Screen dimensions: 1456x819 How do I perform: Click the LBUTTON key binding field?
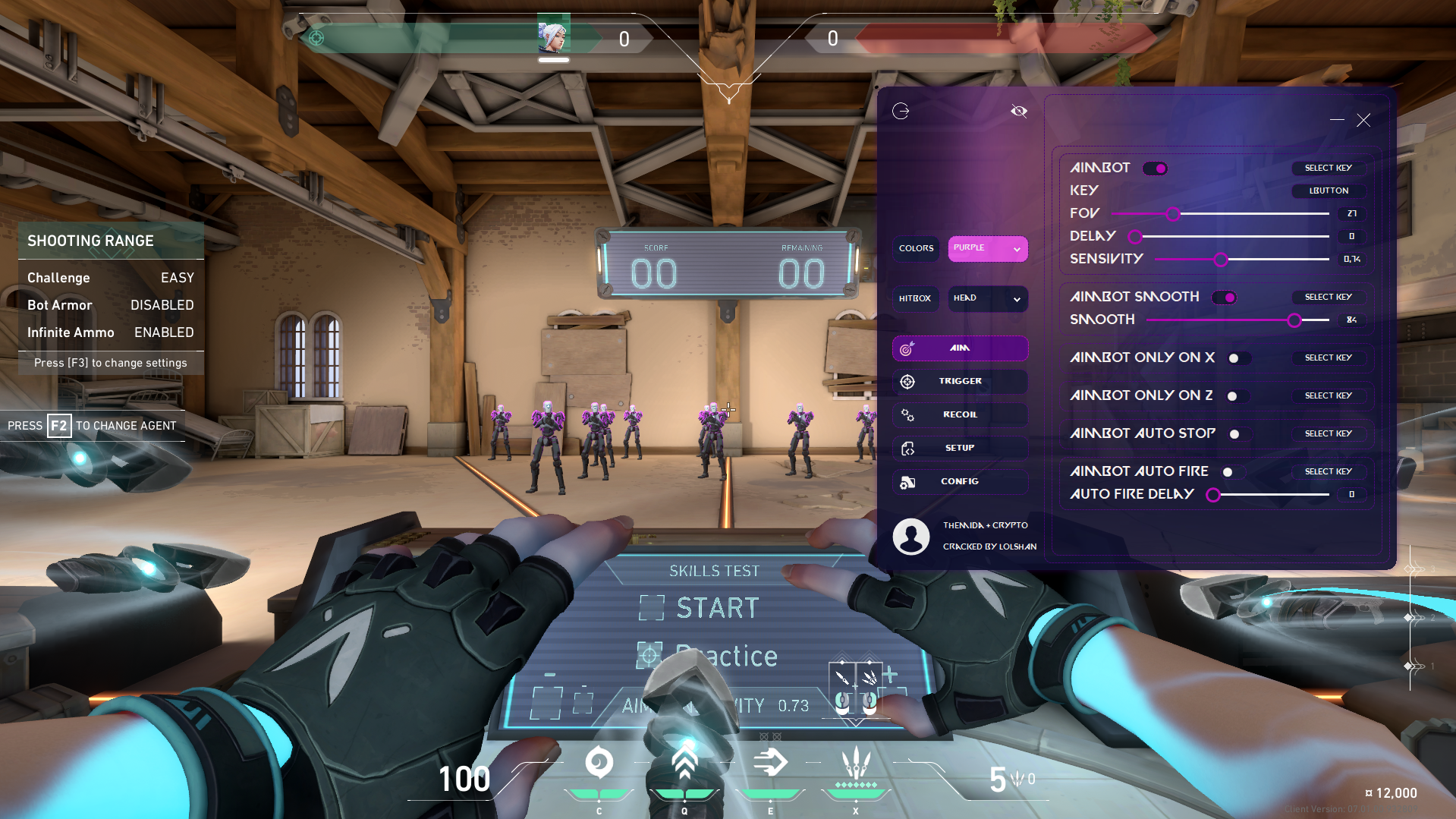(1329, 191)
